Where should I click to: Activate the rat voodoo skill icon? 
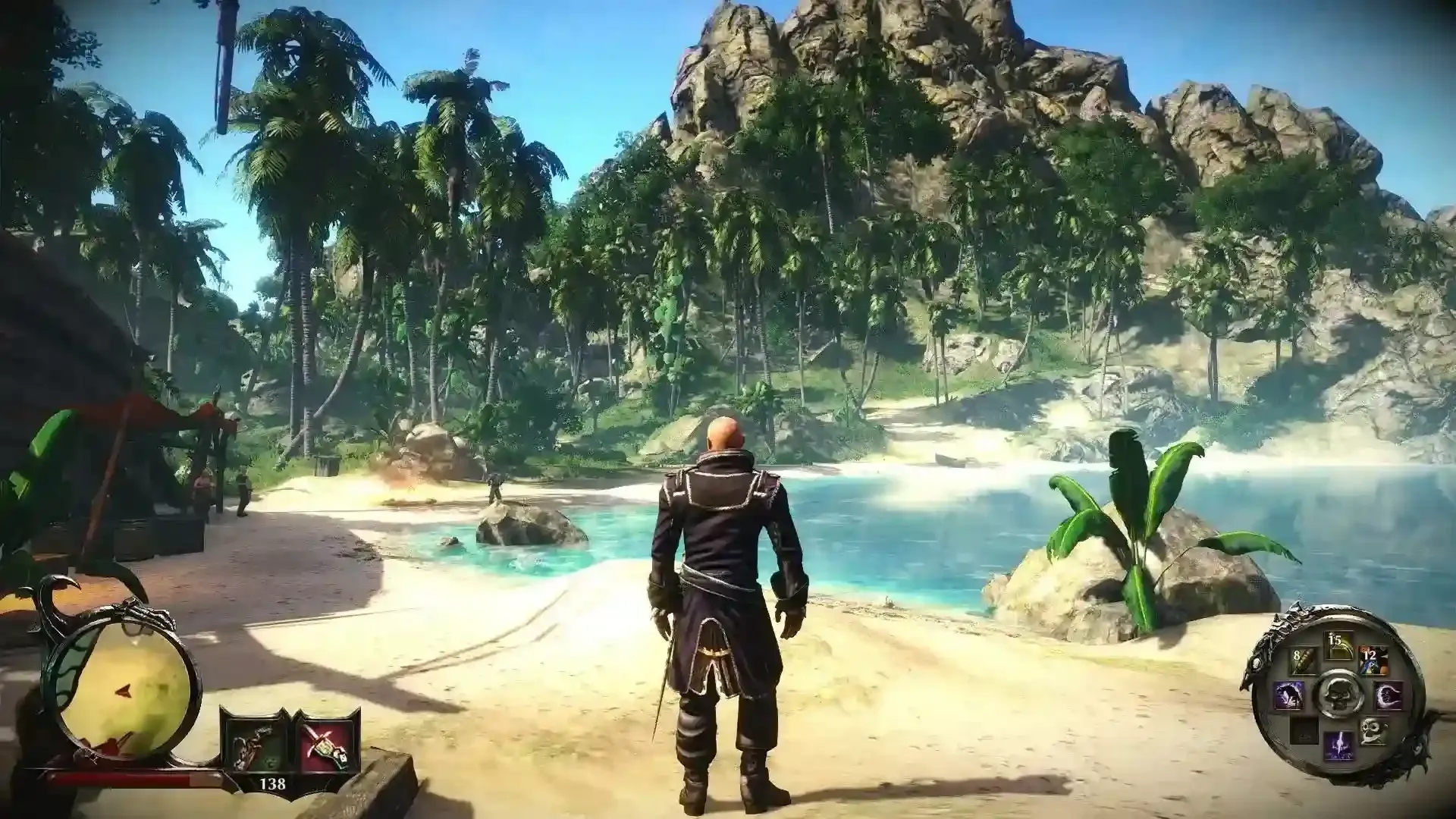click(x=1289, y=695)
